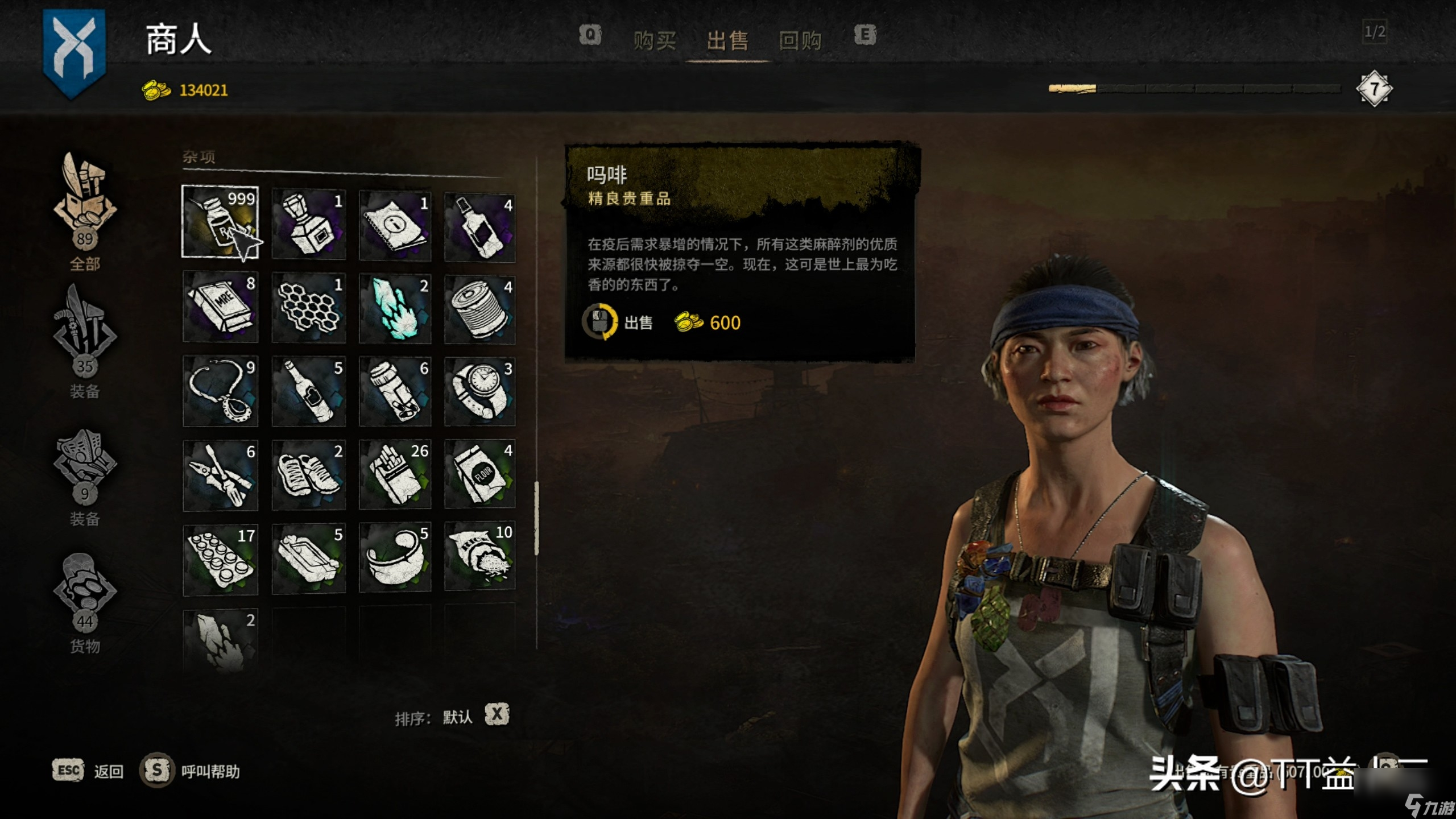Screen dimensions: 1456x819
Task: Select the flour bag item
Action: pos(479,474)
